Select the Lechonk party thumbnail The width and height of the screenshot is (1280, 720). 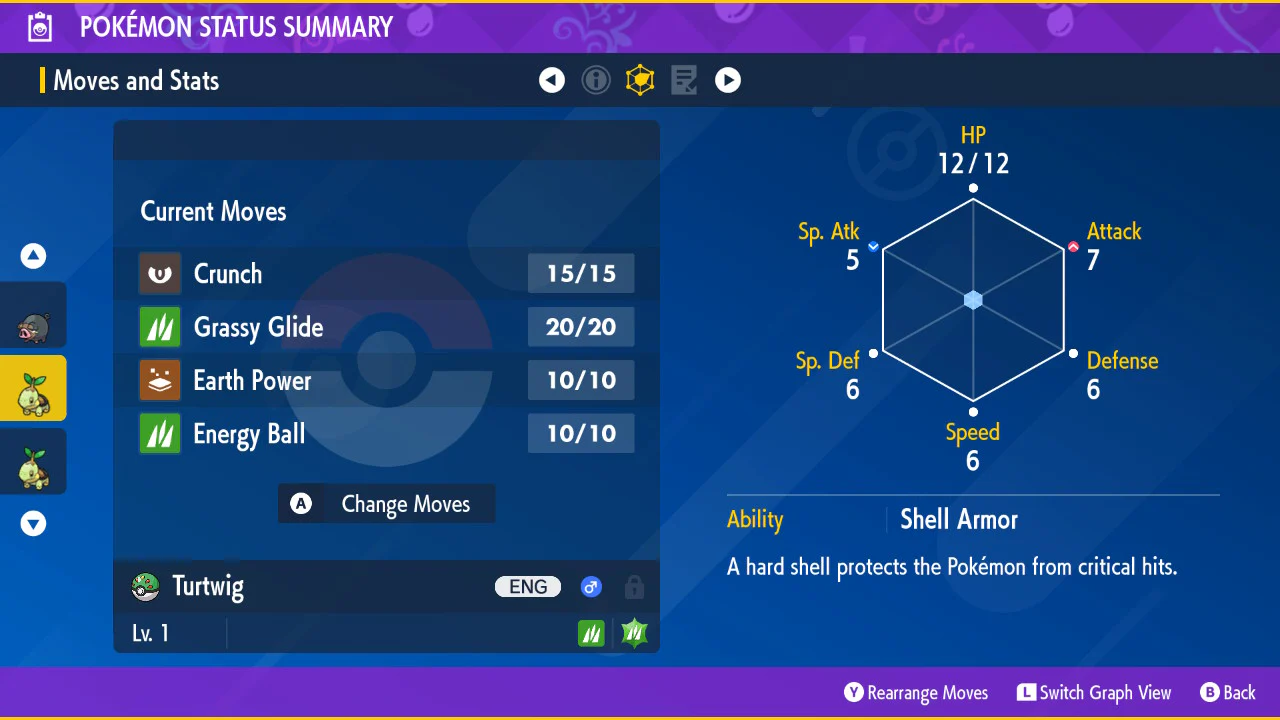pos(33,316)
